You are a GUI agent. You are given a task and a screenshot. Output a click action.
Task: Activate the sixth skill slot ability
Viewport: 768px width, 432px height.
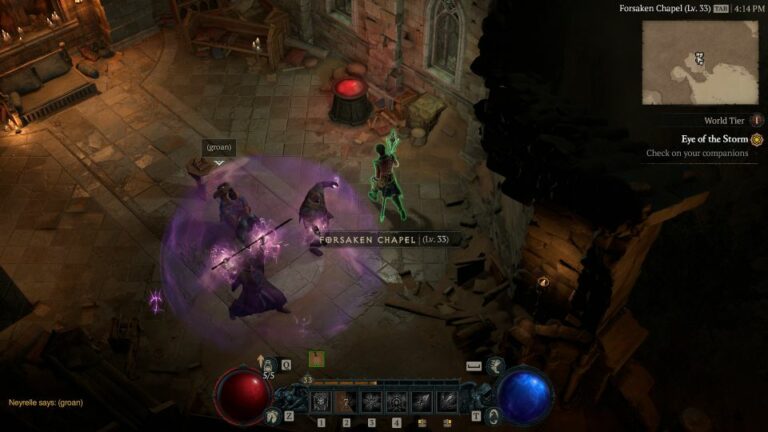click(446, 402)
